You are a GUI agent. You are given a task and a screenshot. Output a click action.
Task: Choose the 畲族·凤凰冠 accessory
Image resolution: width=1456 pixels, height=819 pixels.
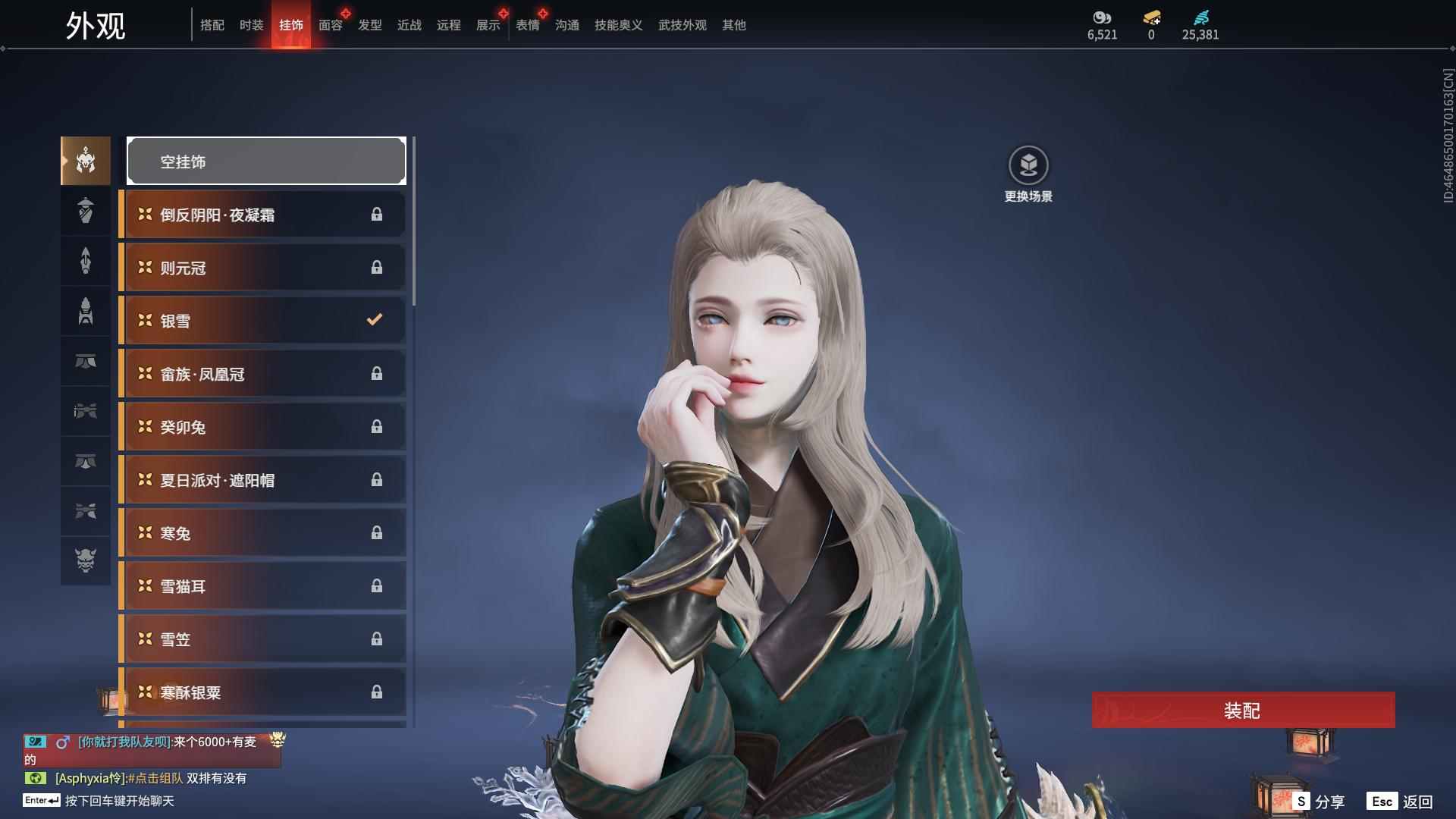(262, 374)
